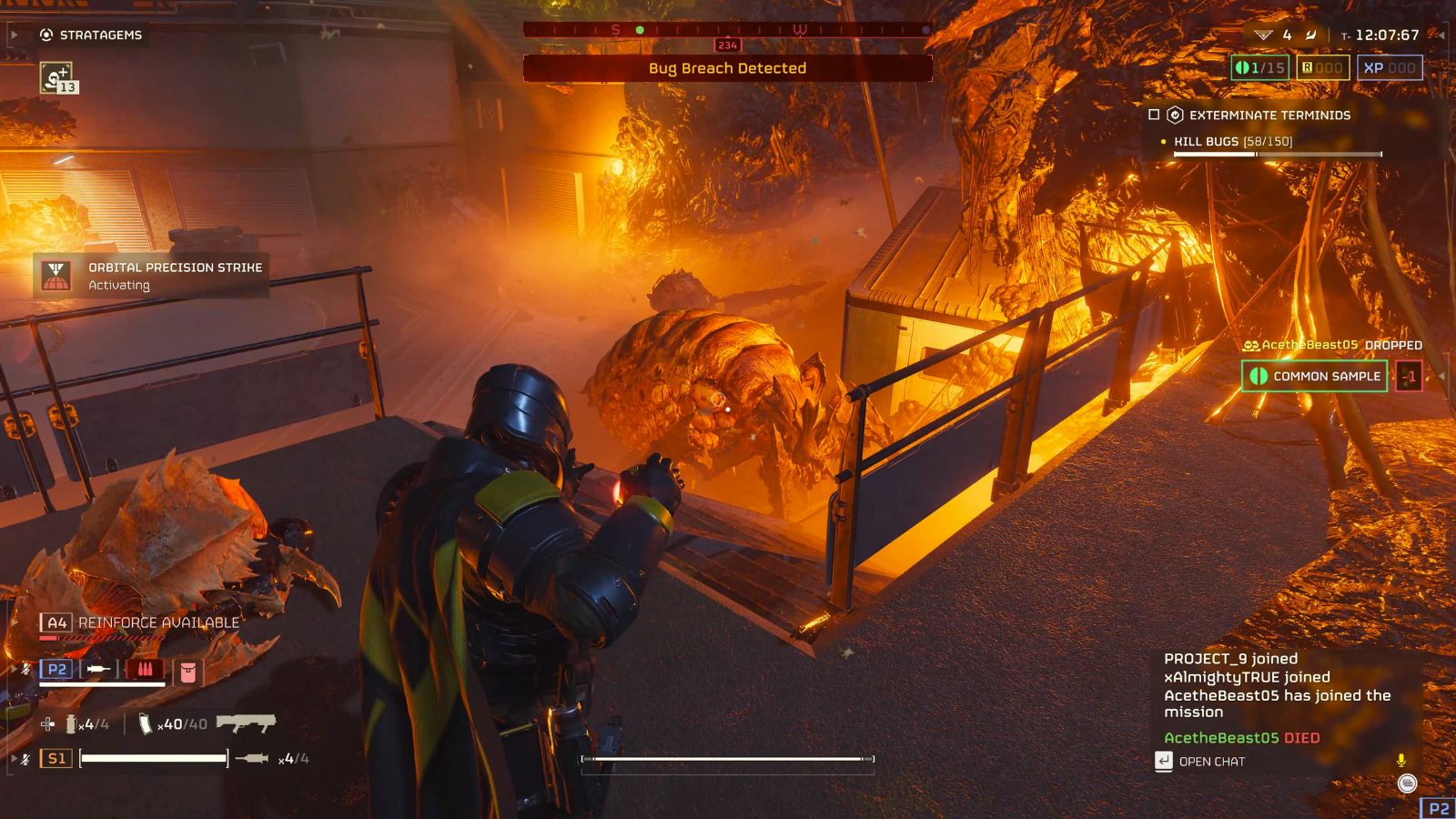Viewport: 1456px width, 819px height.
Task: Select the primary rifle icon near ammo count
Action: [x=246, y=723]
